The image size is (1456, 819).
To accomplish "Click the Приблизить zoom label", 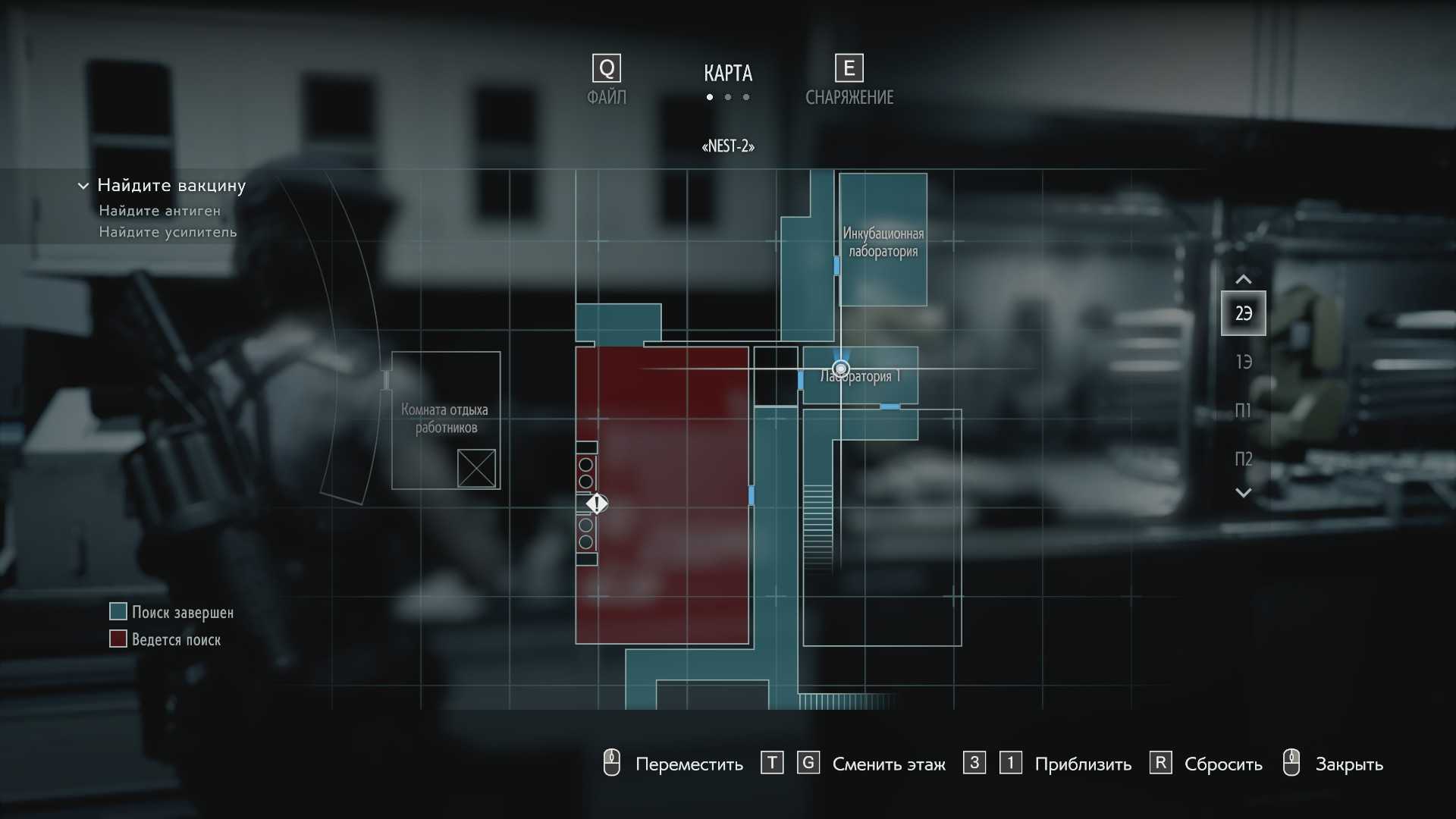I will tap(1082, 764).
